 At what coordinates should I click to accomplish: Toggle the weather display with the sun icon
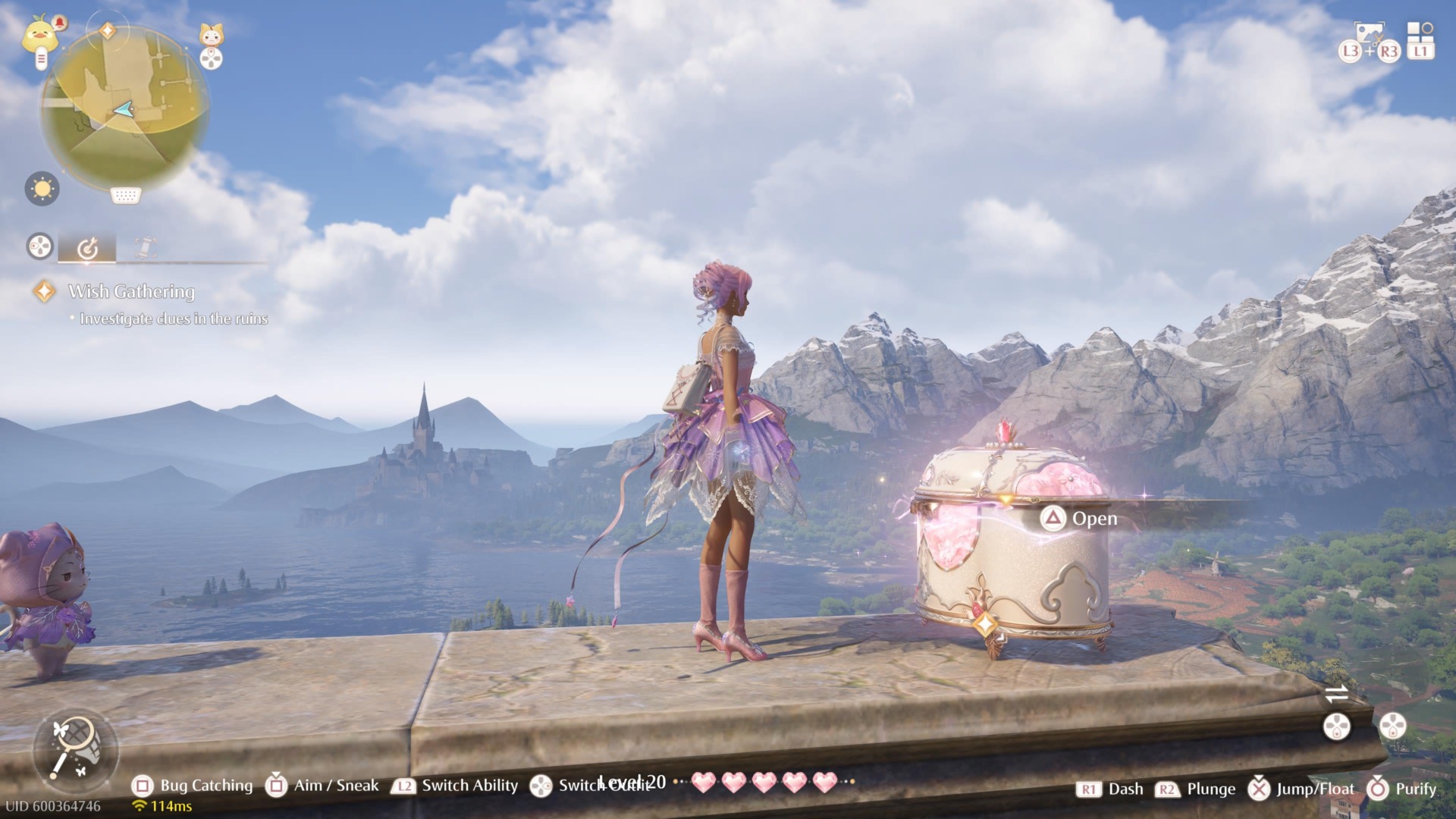click(x=43, y=189)
